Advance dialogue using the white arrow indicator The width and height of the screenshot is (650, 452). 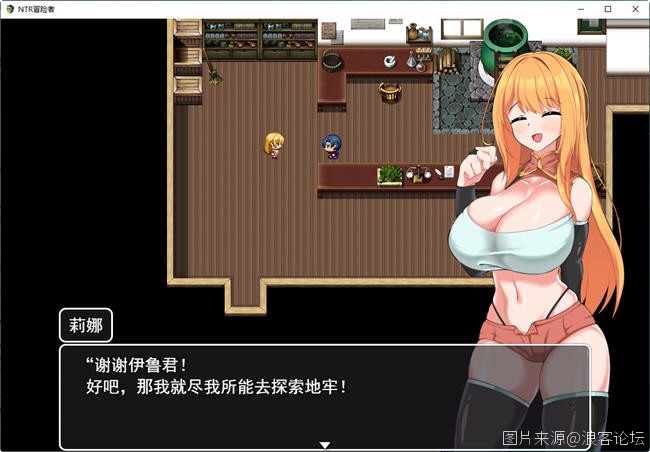click(x=324, y=444)
